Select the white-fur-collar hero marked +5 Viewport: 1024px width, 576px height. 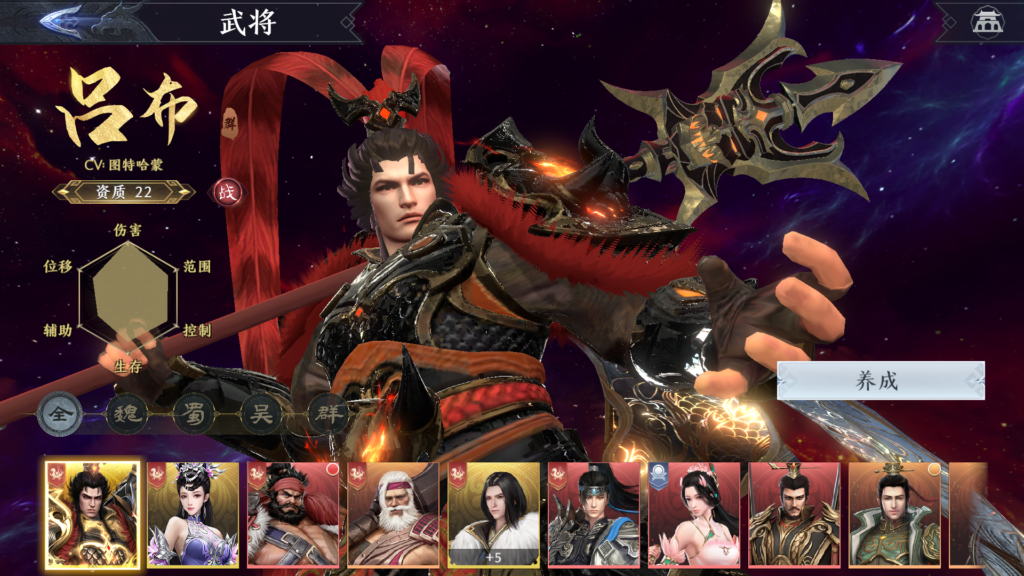point(494,514)
